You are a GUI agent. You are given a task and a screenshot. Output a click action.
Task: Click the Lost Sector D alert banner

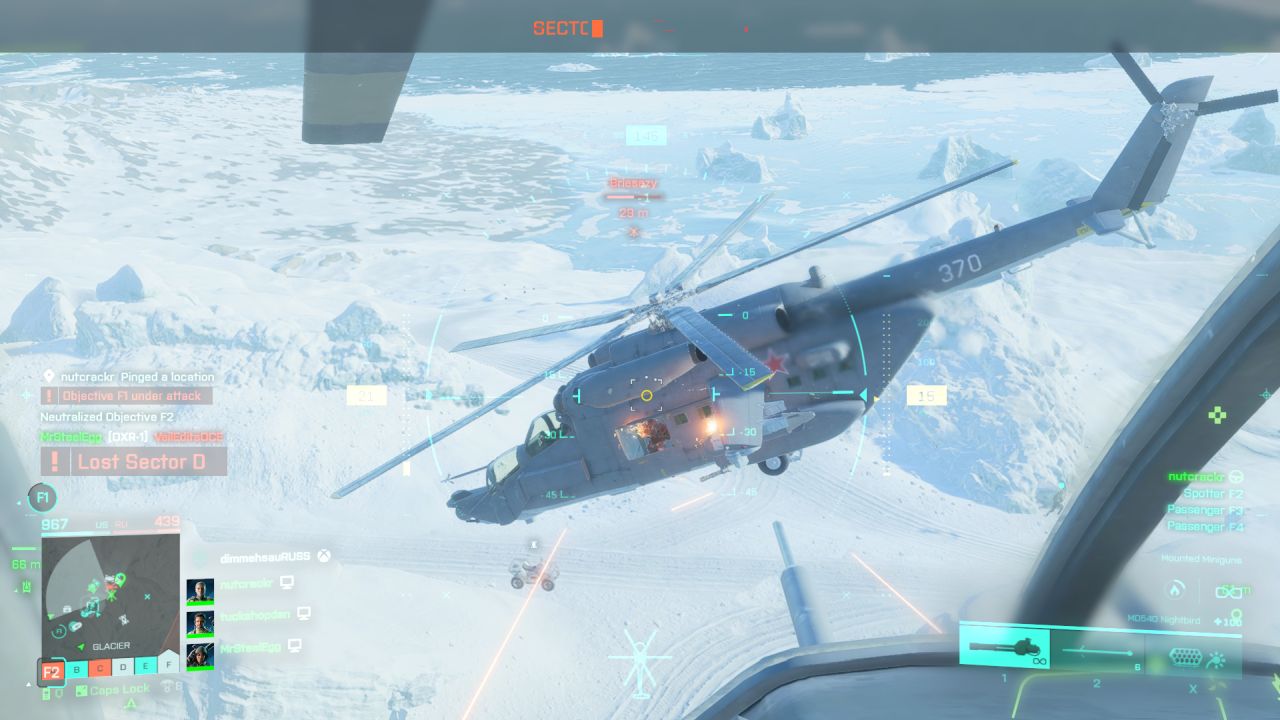coord(140,461)
